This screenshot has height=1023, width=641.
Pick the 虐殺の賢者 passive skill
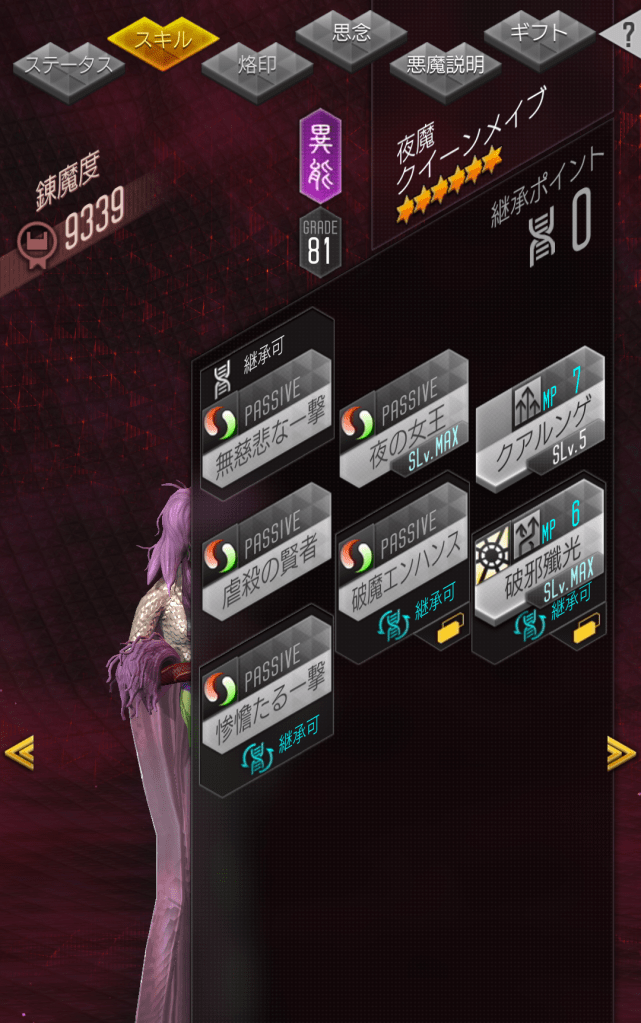266,560
